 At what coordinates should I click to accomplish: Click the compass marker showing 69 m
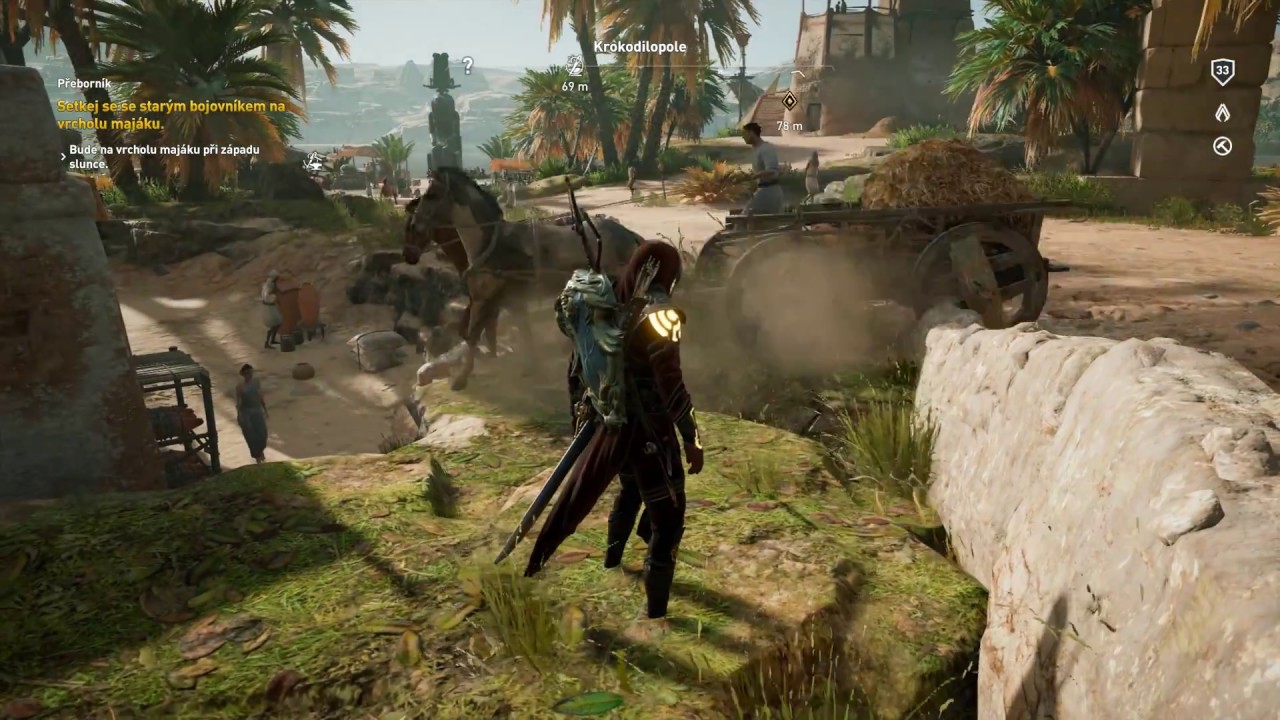click(575, 66)
